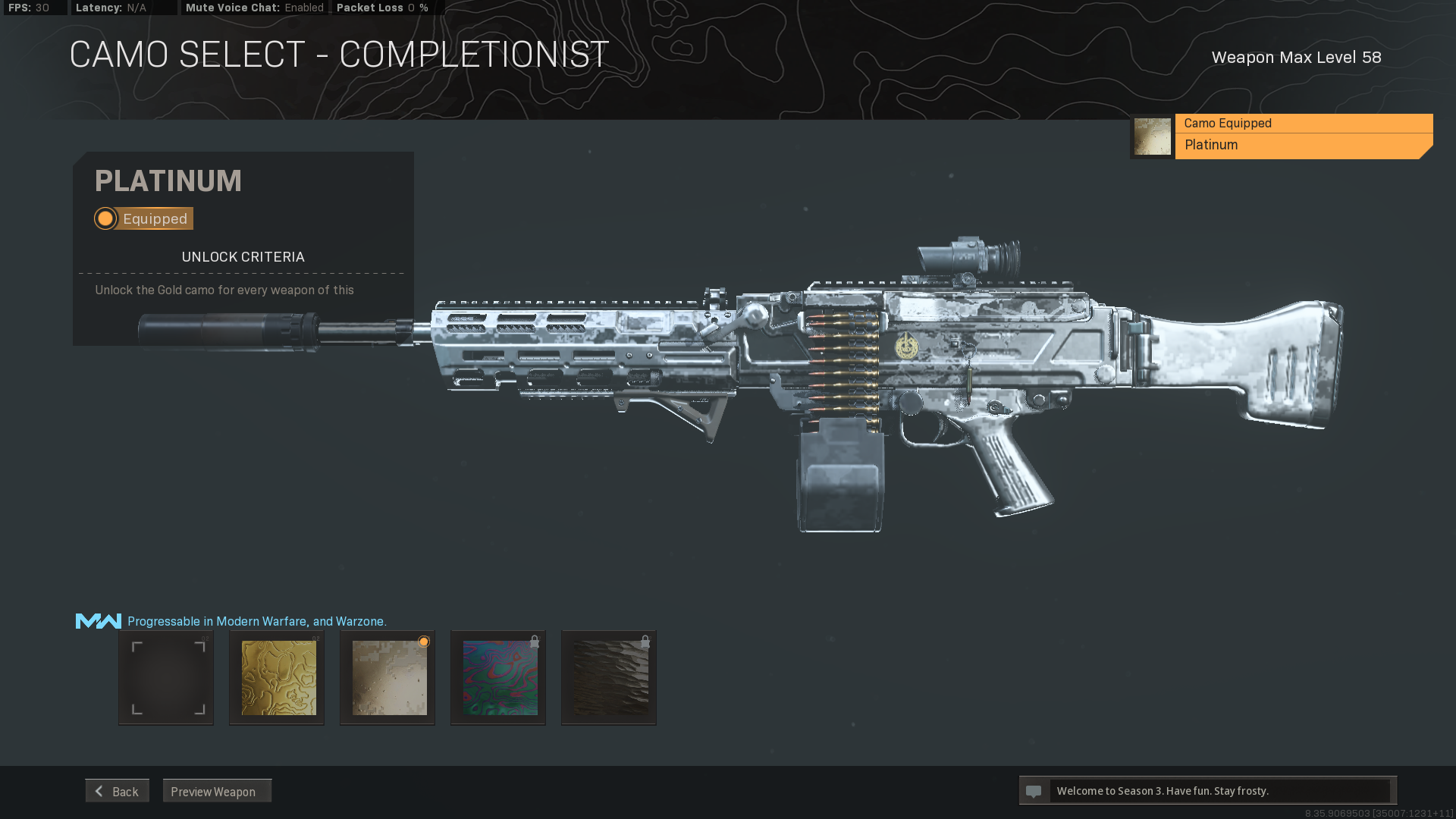Click the back chevron arrow icon
This screenshot has height=819, width=1456.
[x=99, y=790]
